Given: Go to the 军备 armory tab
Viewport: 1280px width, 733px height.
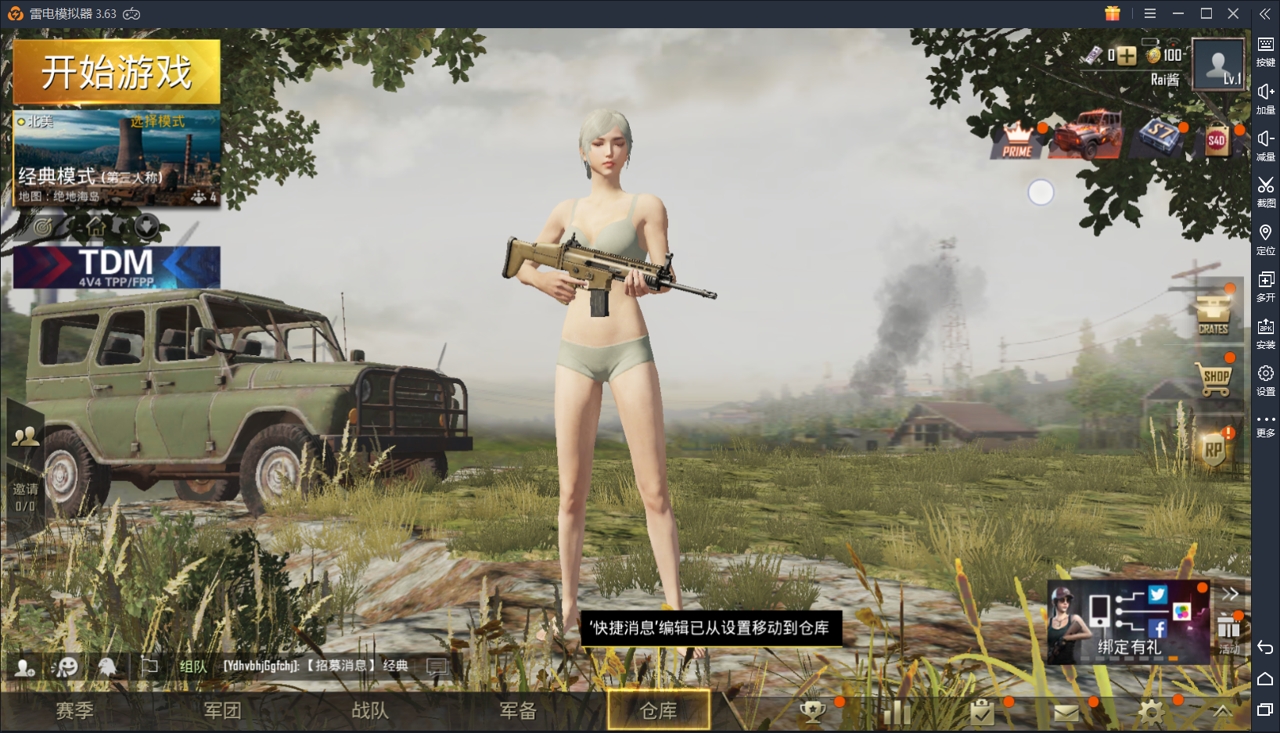Looking at the screenshot, I should pos(518,711).
